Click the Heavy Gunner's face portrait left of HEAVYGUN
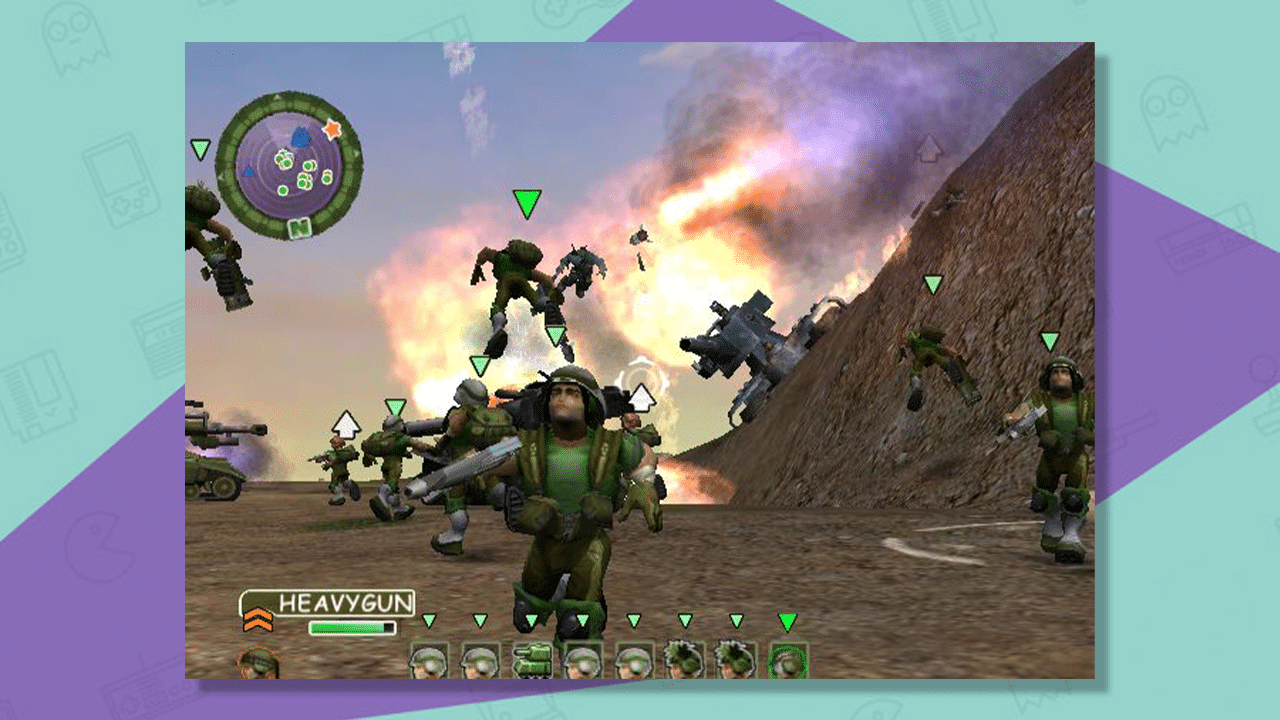This screenshot has width=1280, height=720. pyautogui.click(x=258, y=662)
